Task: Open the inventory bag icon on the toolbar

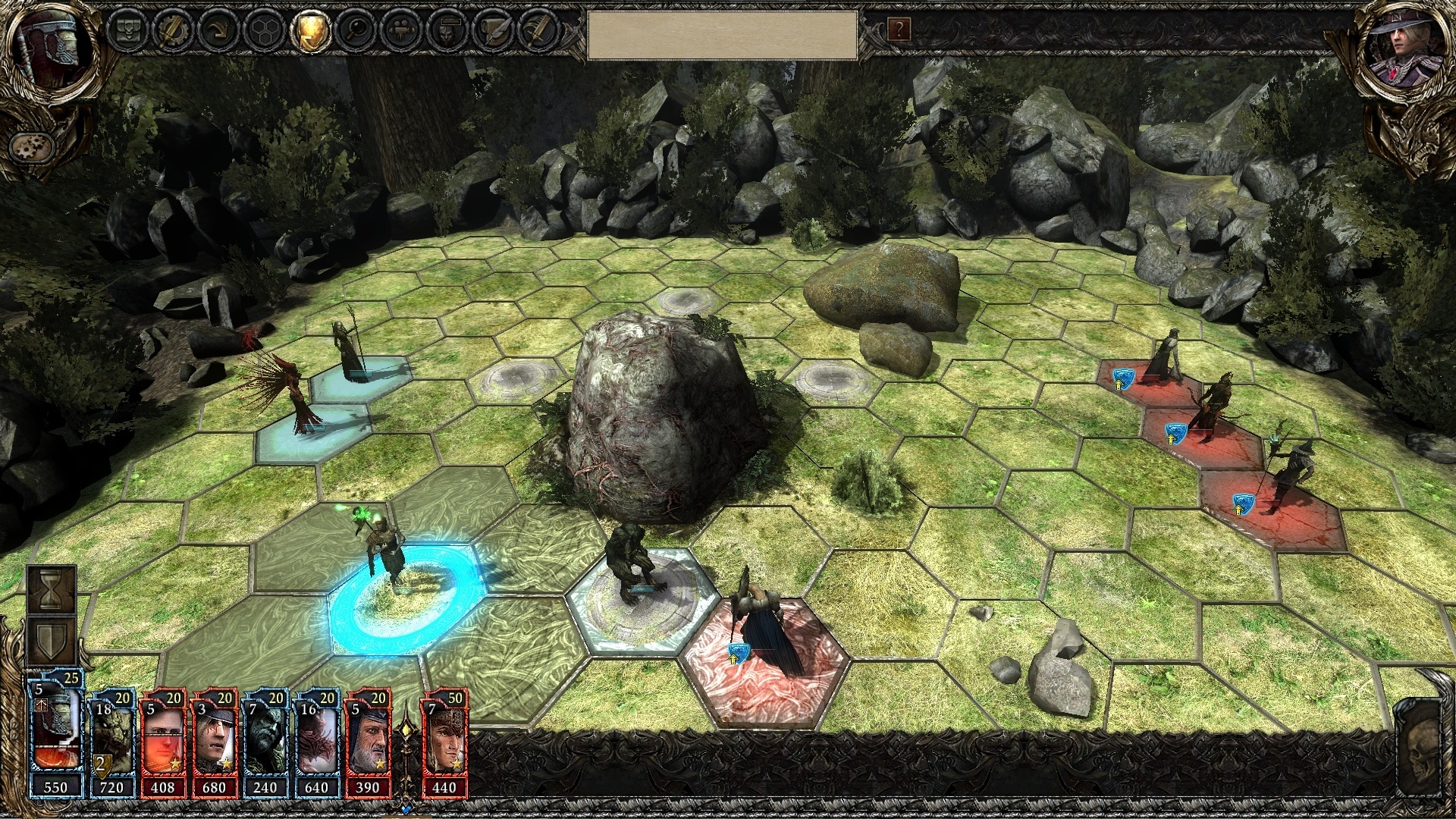Action: tap(128, 32)
